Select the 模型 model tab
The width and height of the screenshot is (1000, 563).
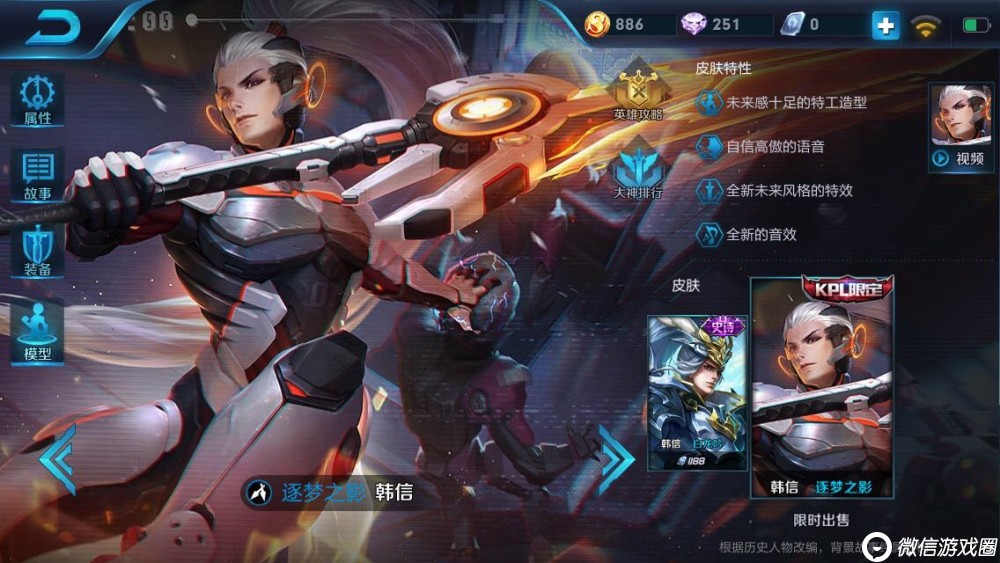pyautogui.click(x=38, y=330)
